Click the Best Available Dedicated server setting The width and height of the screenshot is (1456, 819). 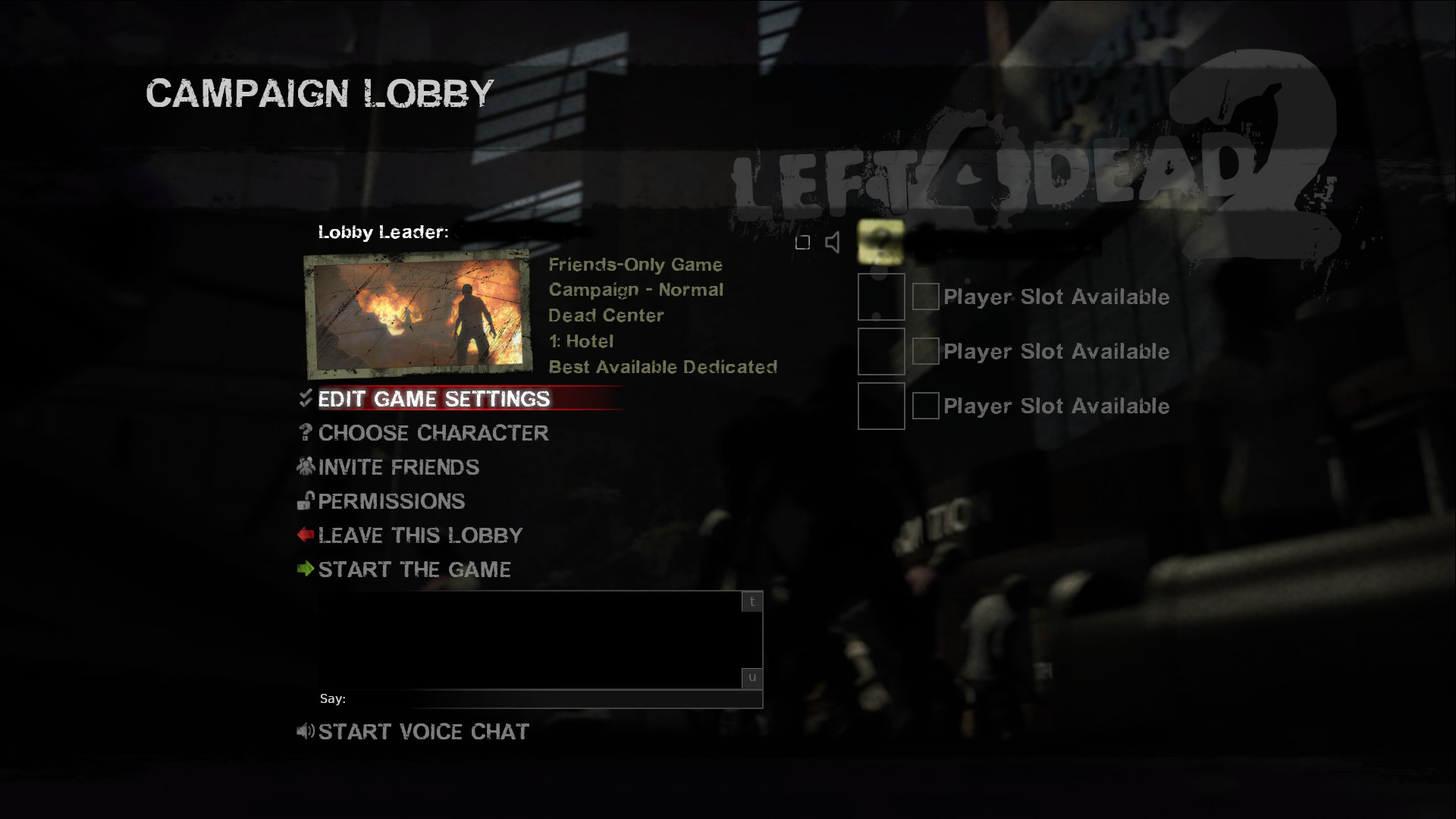pos(662,367)
